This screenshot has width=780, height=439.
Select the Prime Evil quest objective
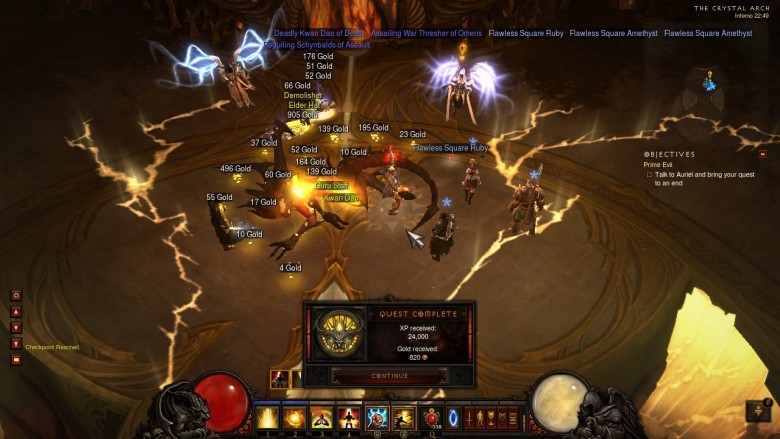(659, 164)
